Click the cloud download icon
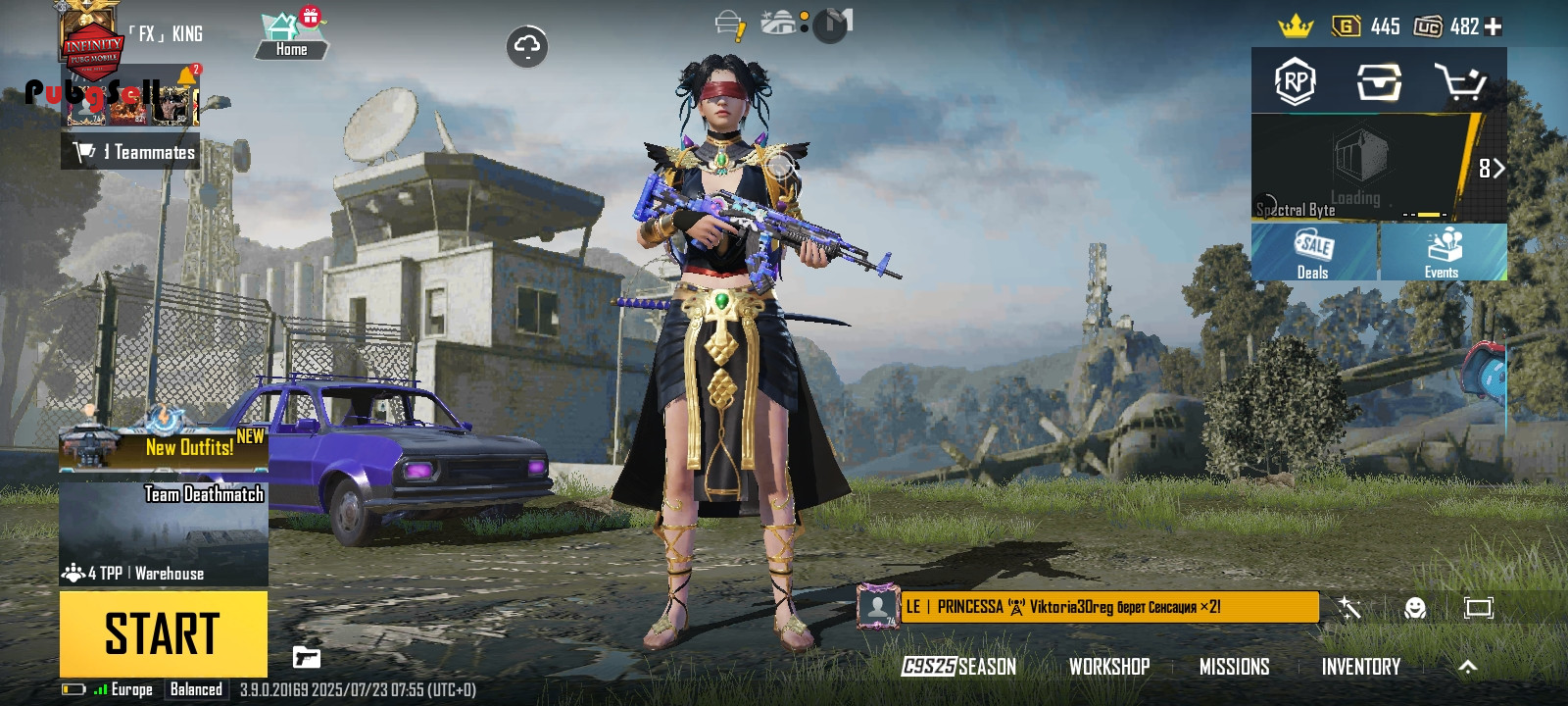 point(527,46)
